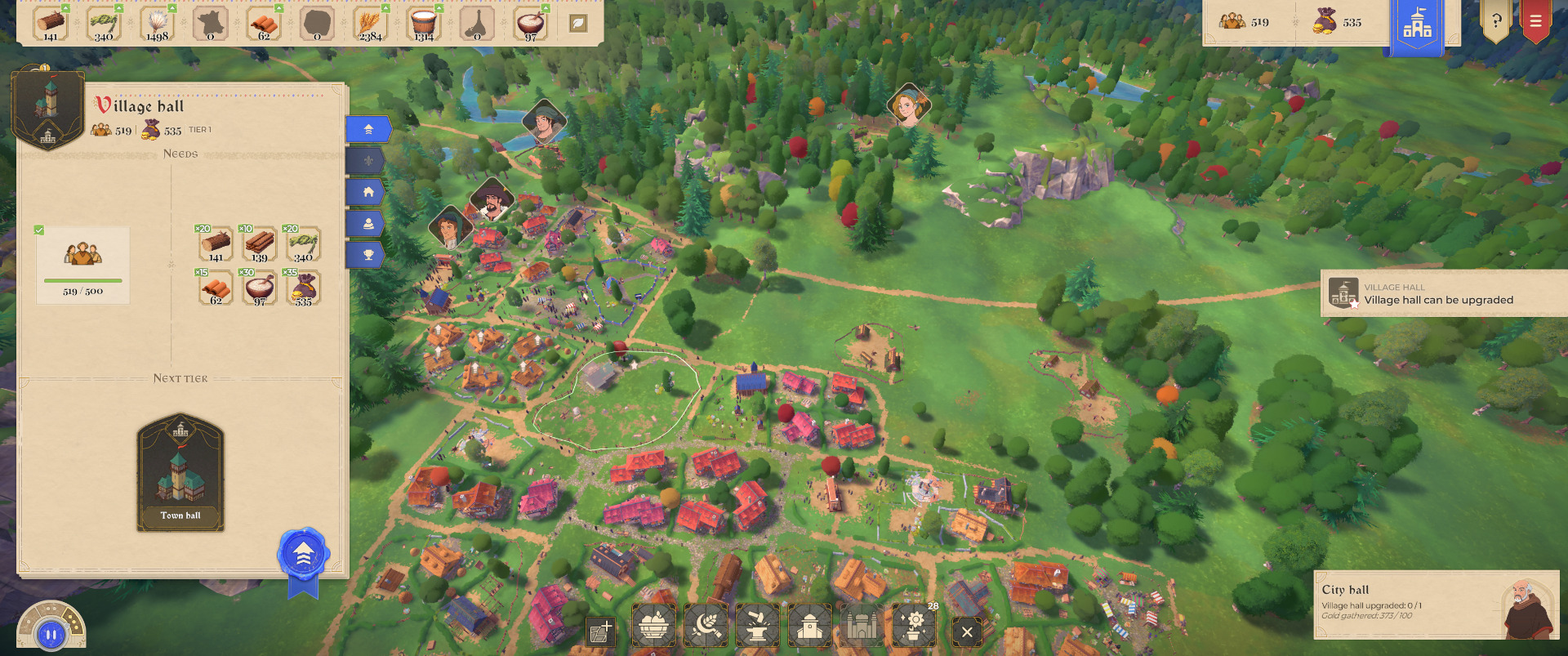Open the hammer and anvil crafting category
Screen dimensions: 1568x656
coord(758,627)
